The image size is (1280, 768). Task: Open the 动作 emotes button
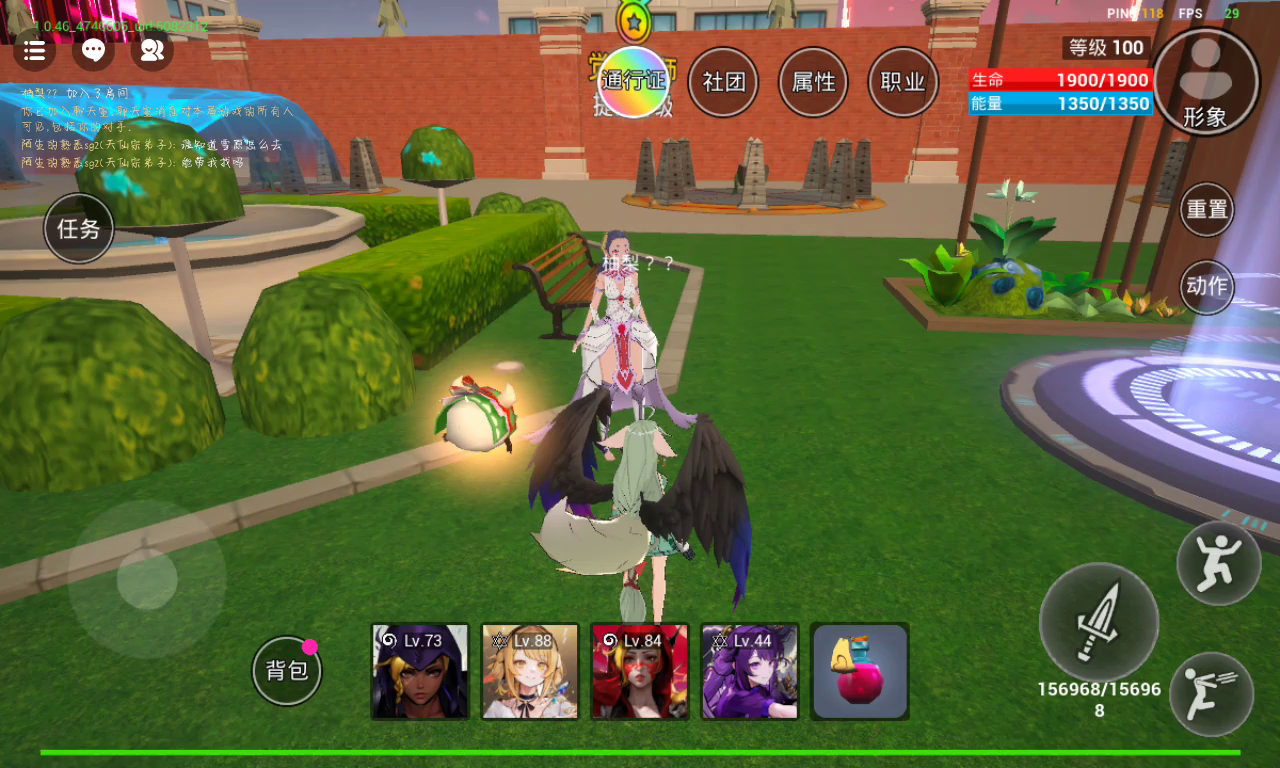[1206, 287]
